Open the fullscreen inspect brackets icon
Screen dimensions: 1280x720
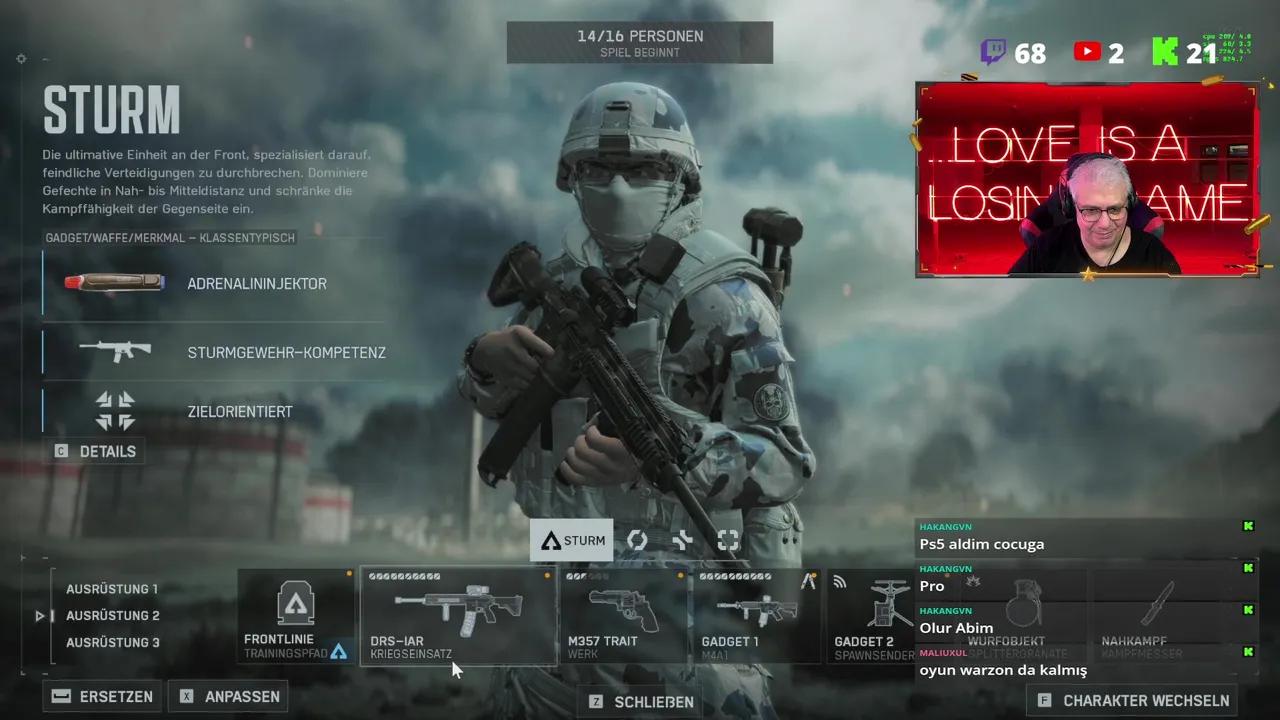(728, 540)
